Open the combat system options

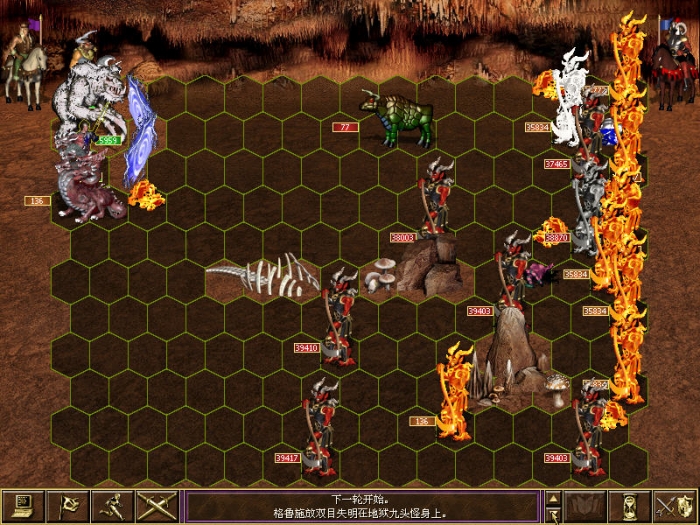pos(22,506)
